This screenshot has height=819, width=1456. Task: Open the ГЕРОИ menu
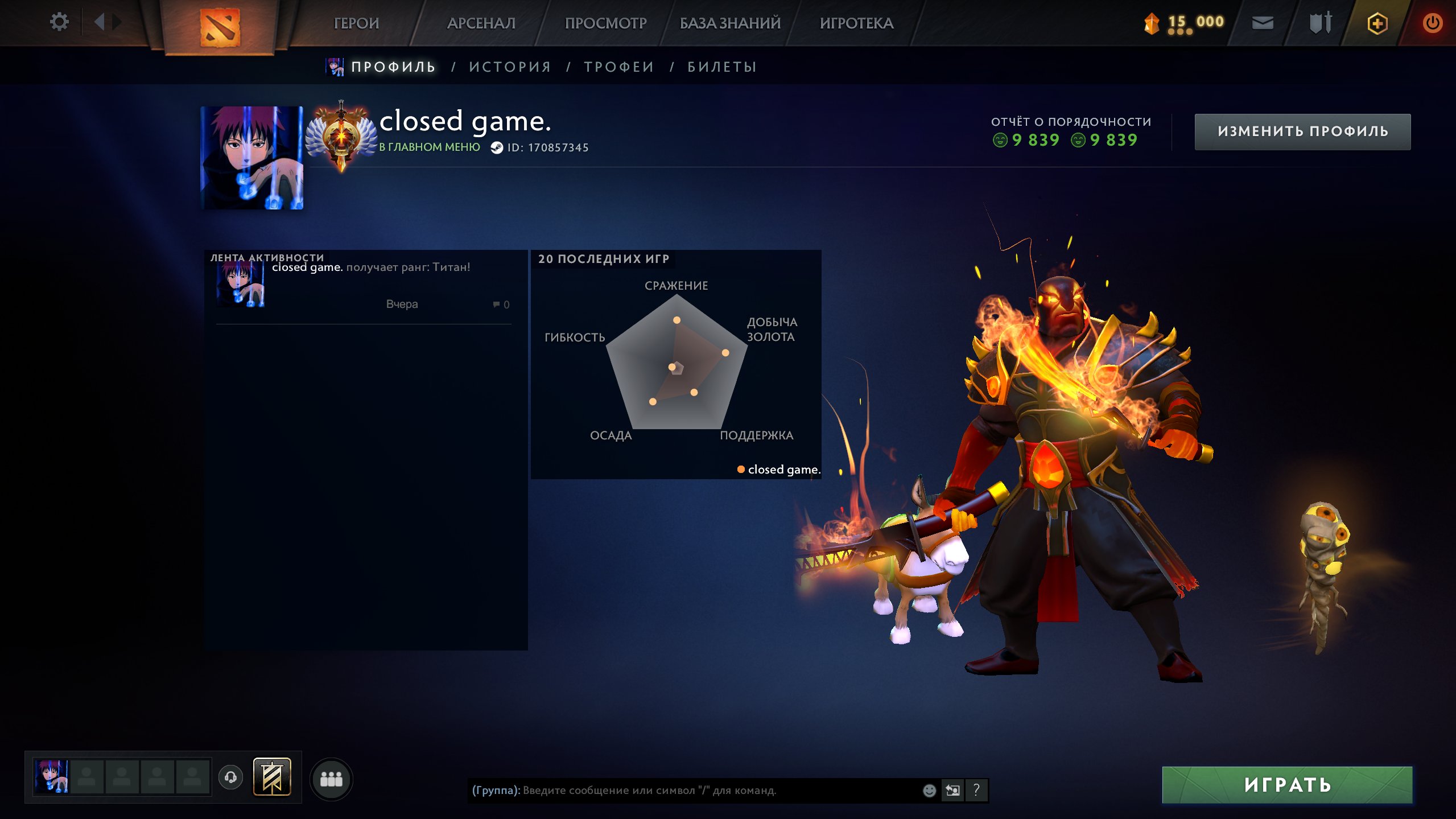coord(356,23)
